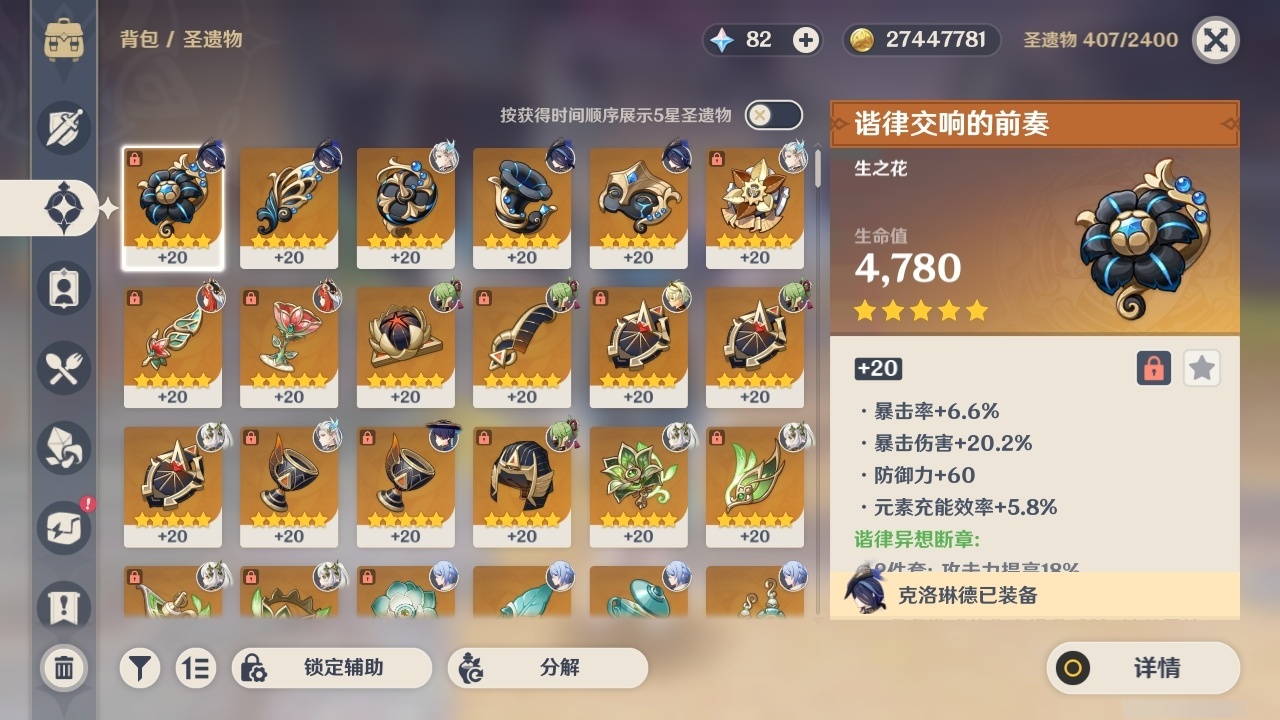
Task: Select the crafting materials category icon
Action: click(63, 447)
